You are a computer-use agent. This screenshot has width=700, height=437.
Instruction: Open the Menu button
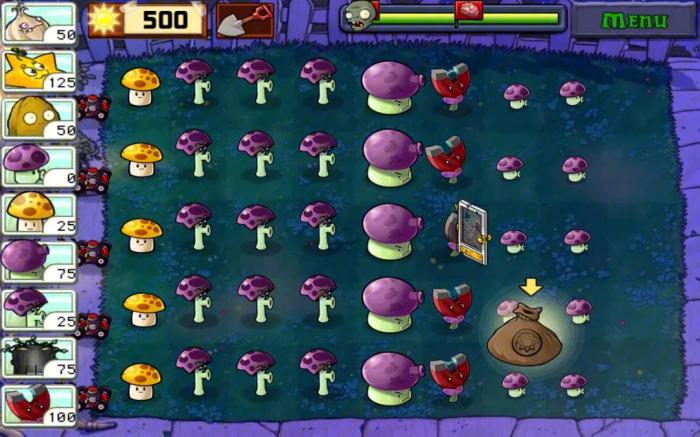634,20
